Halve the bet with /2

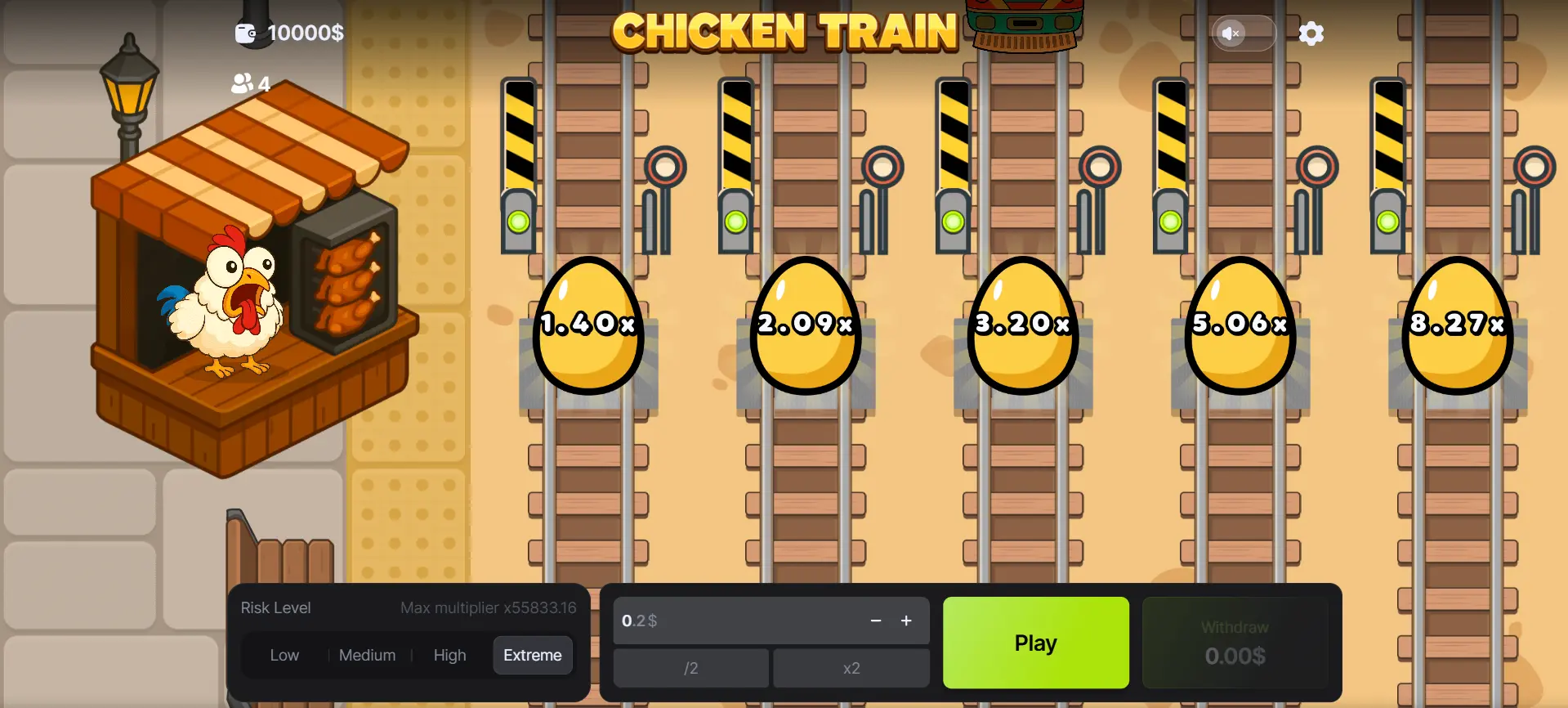click(x=690, y=667)
